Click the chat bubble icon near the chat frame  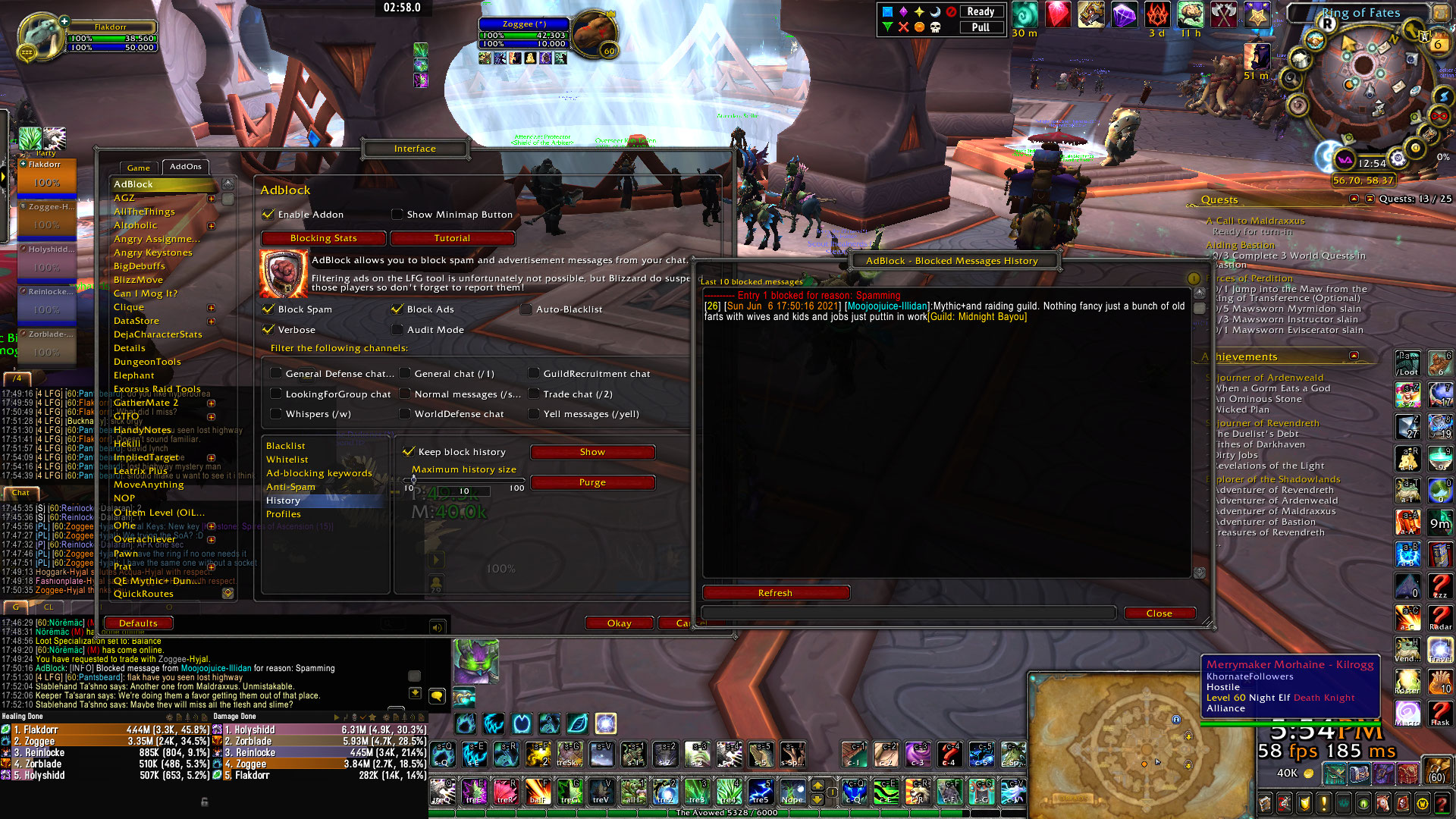438,695
